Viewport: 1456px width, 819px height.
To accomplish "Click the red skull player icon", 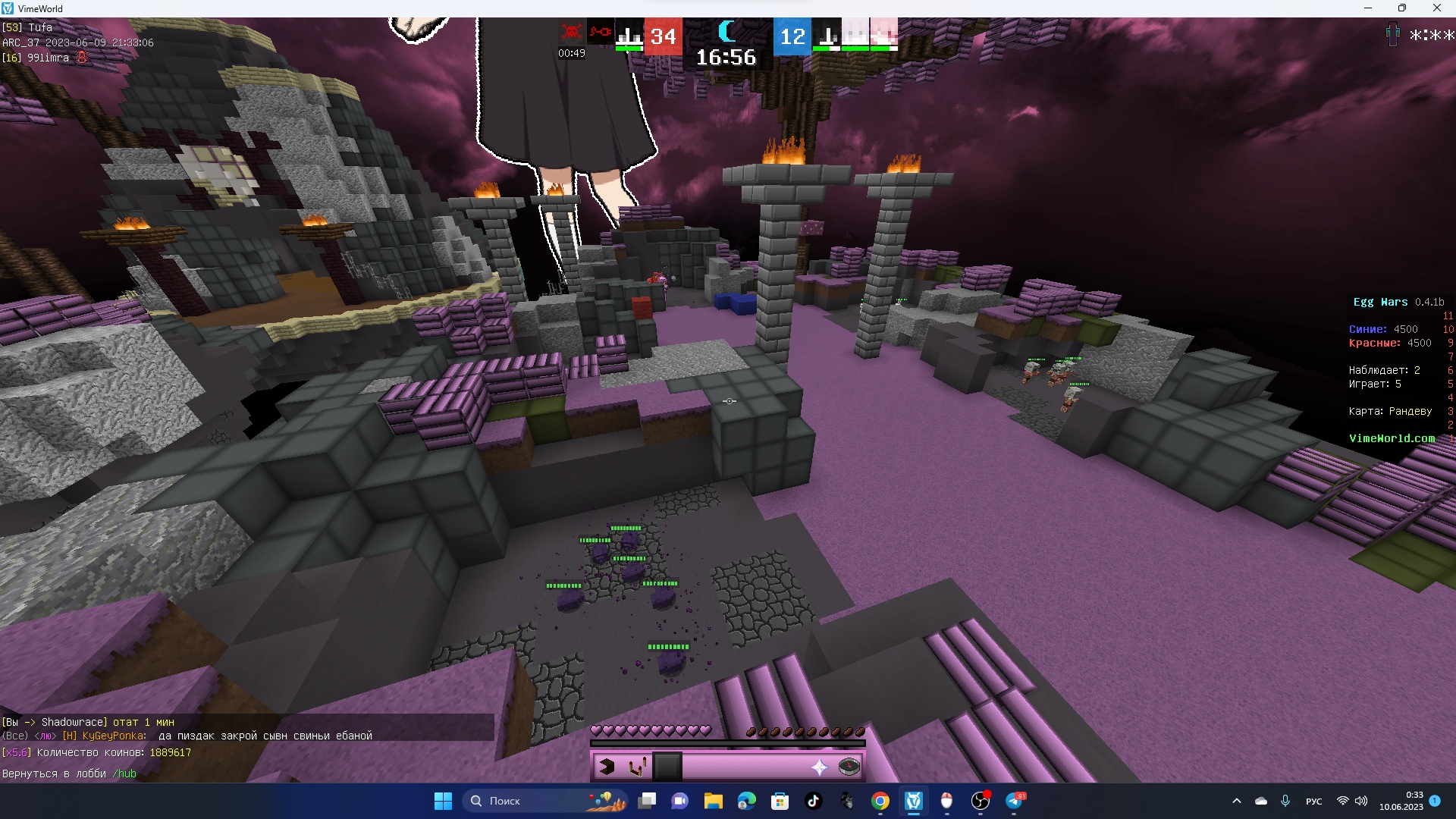I will tap(571, 33).
